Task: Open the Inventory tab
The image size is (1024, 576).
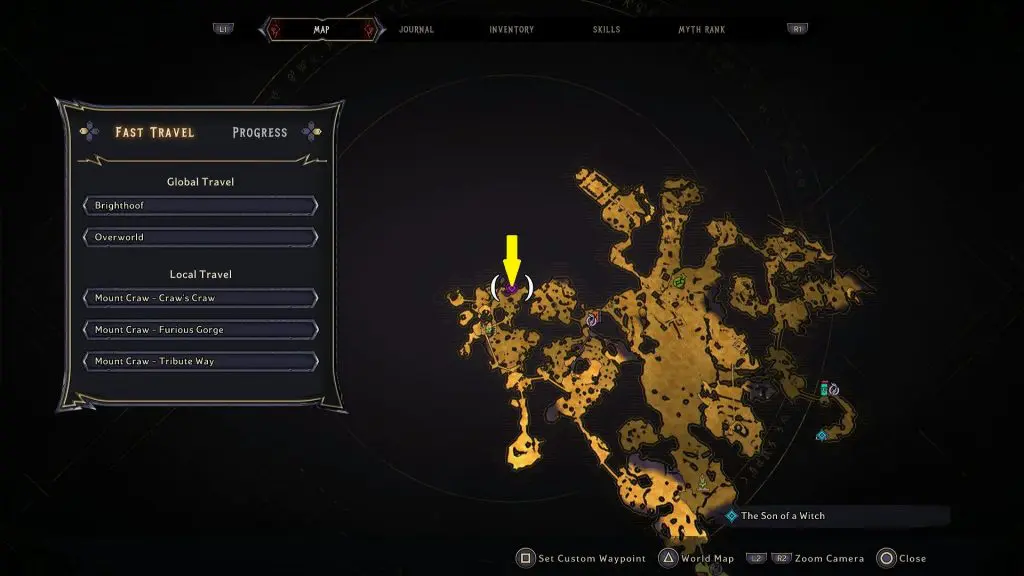Action: (x=511, y=30)
